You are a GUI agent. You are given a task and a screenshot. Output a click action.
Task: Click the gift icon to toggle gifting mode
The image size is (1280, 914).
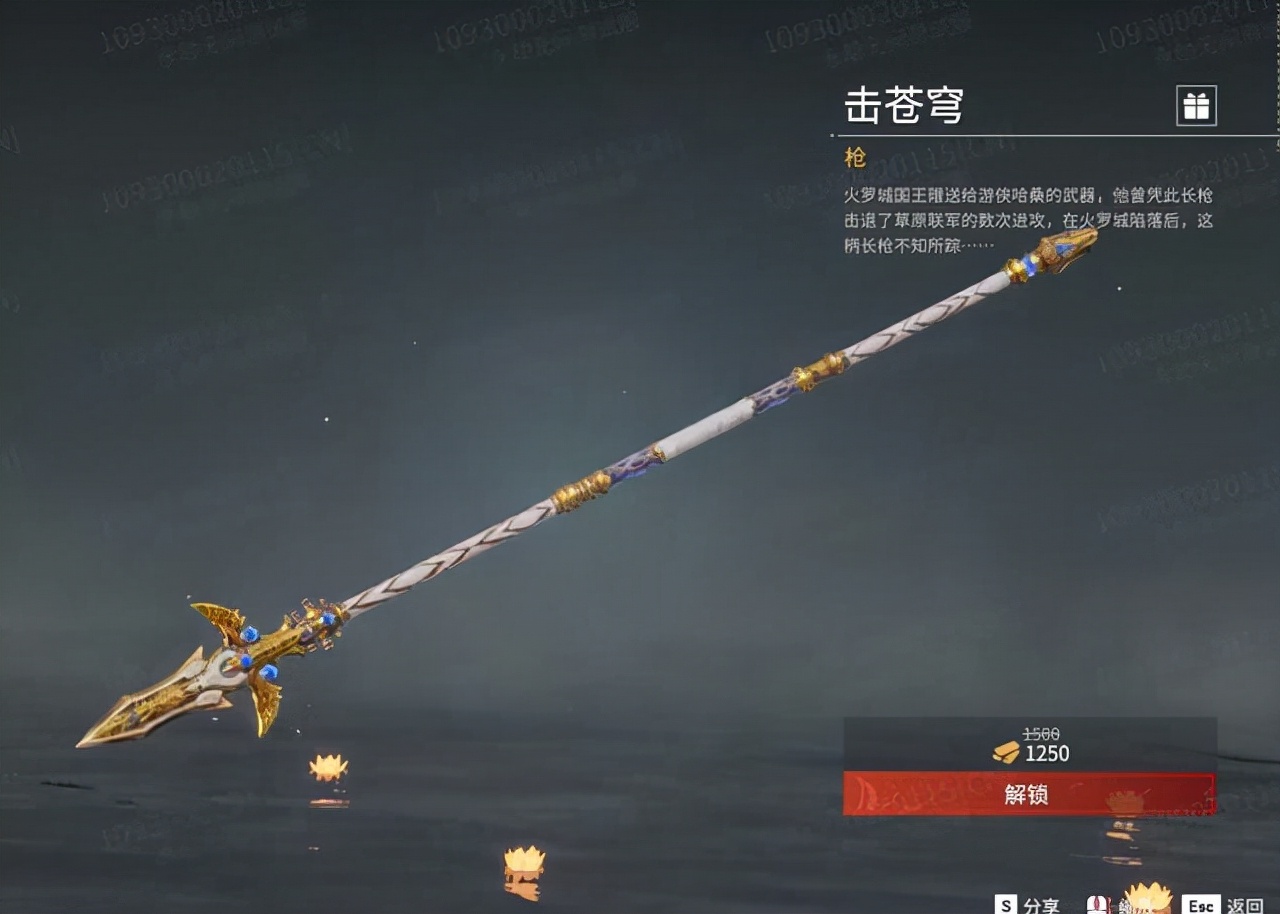point(1196,103)
